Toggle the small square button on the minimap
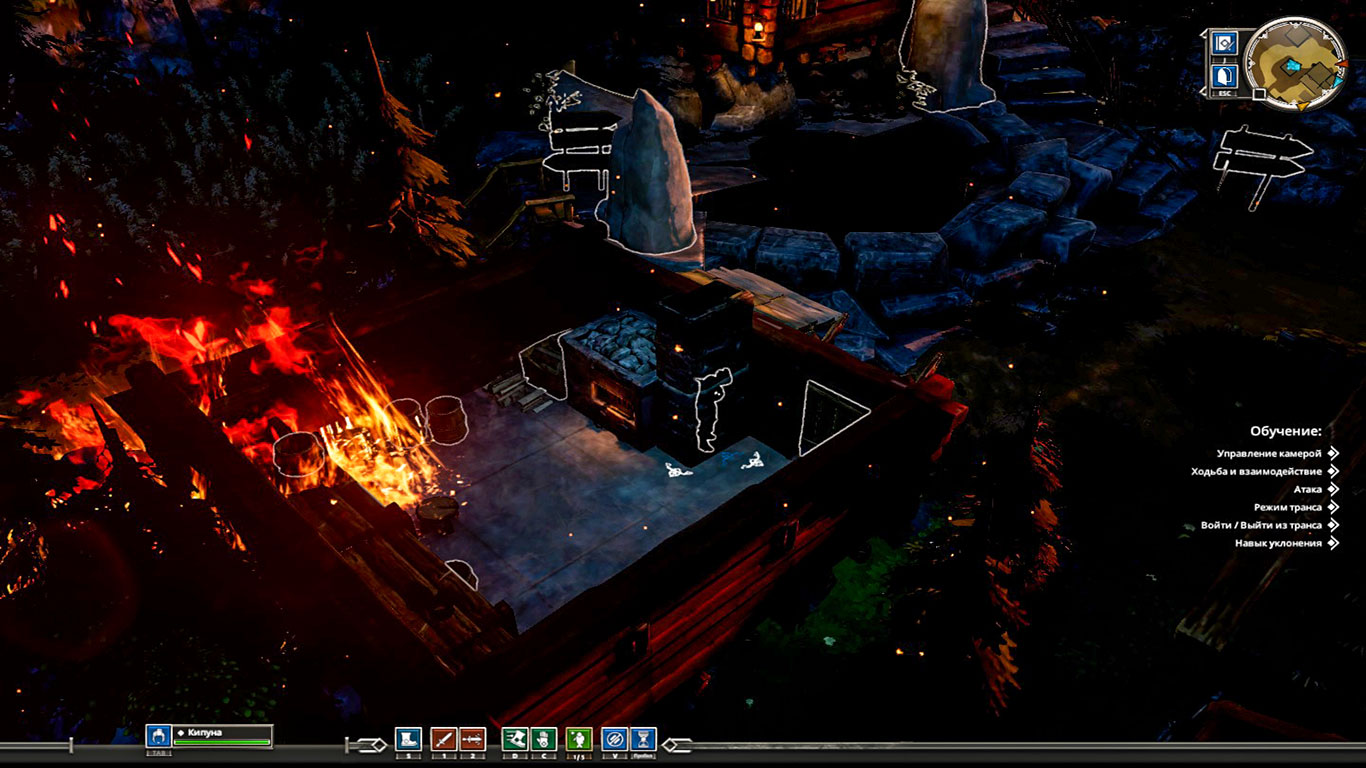 tap(1259, 95)
